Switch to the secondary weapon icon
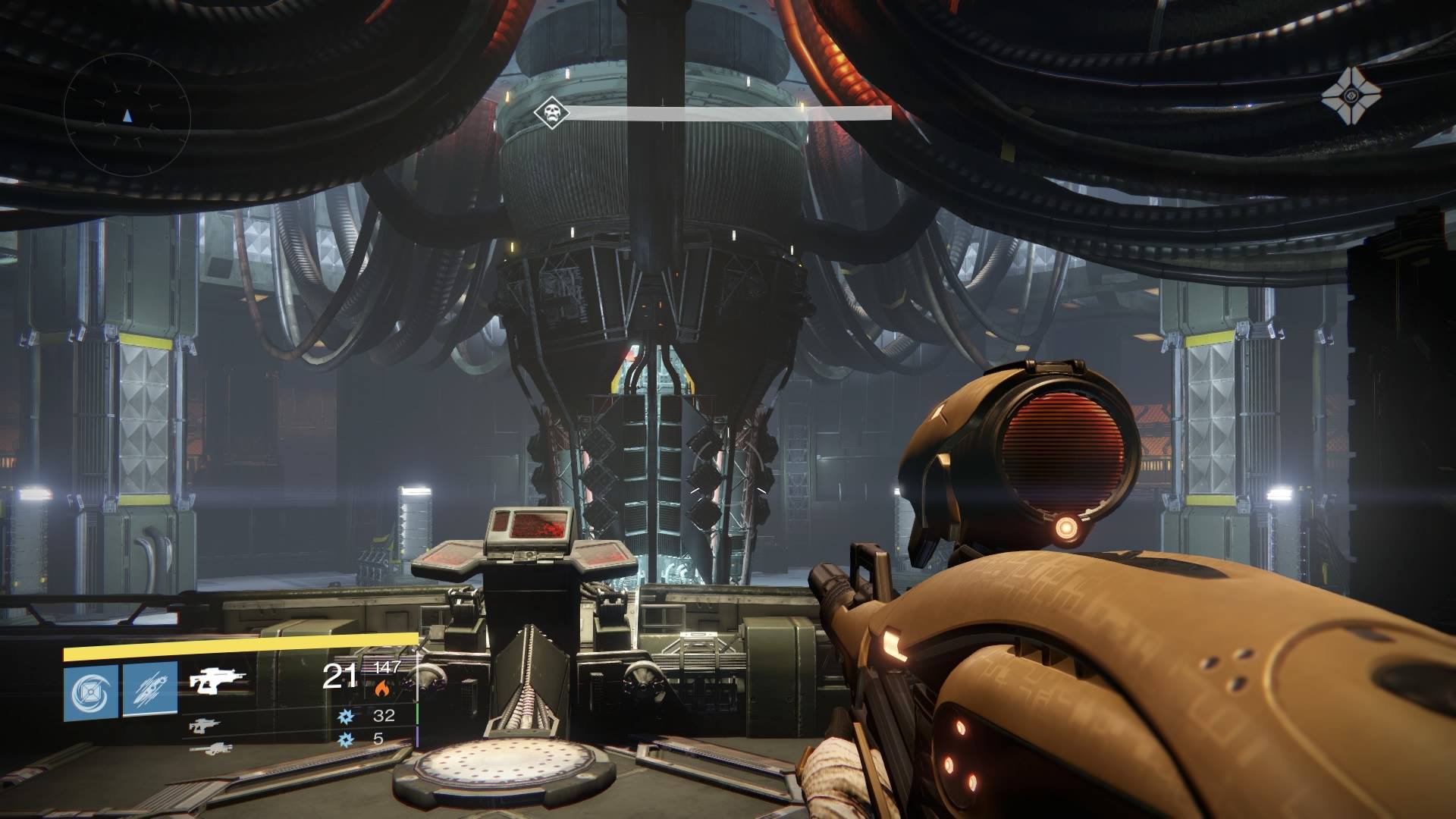 tap(202, 725)
